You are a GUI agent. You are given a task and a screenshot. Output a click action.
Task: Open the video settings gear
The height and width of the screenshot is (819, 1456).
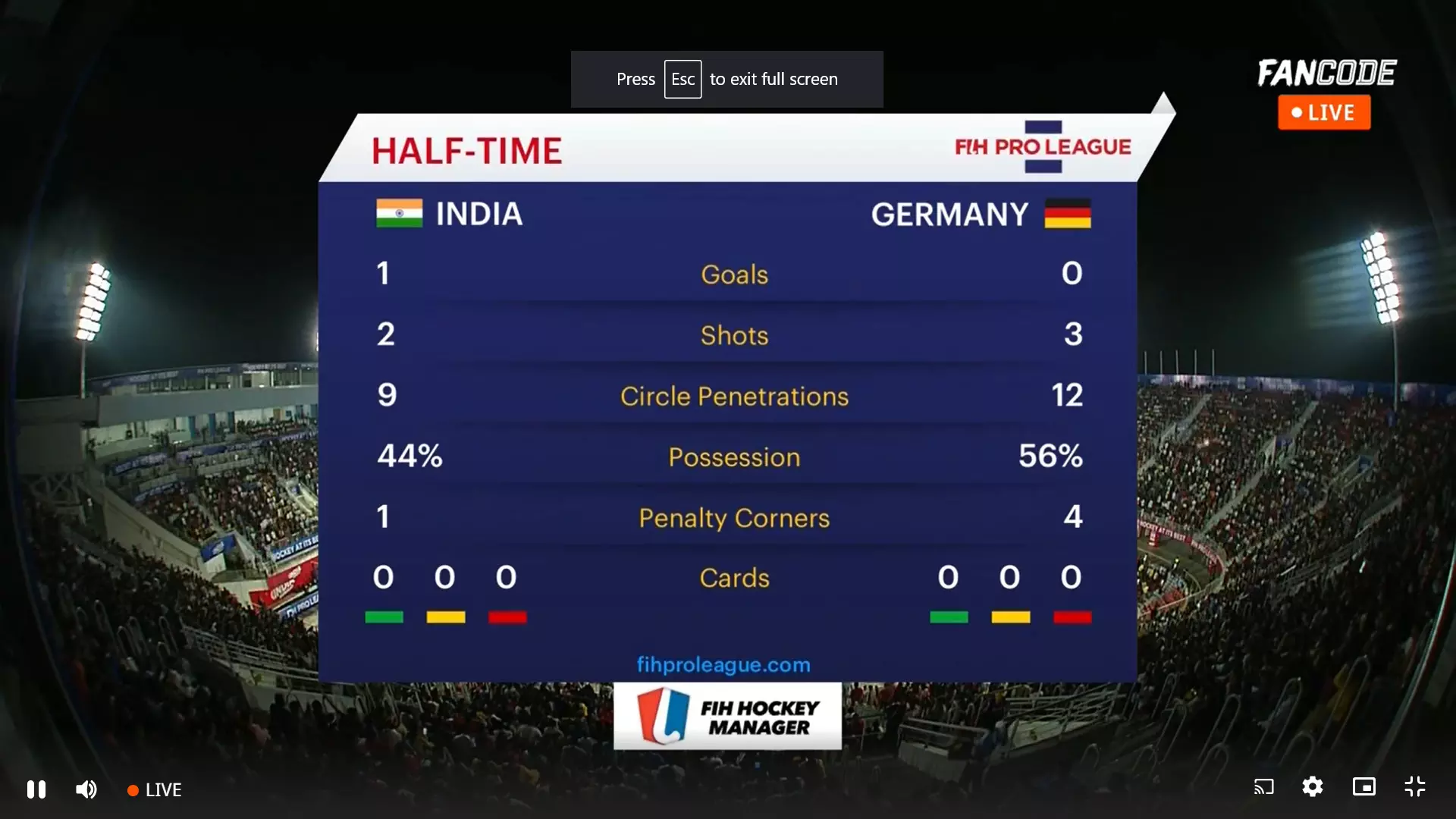(1313, 787)
